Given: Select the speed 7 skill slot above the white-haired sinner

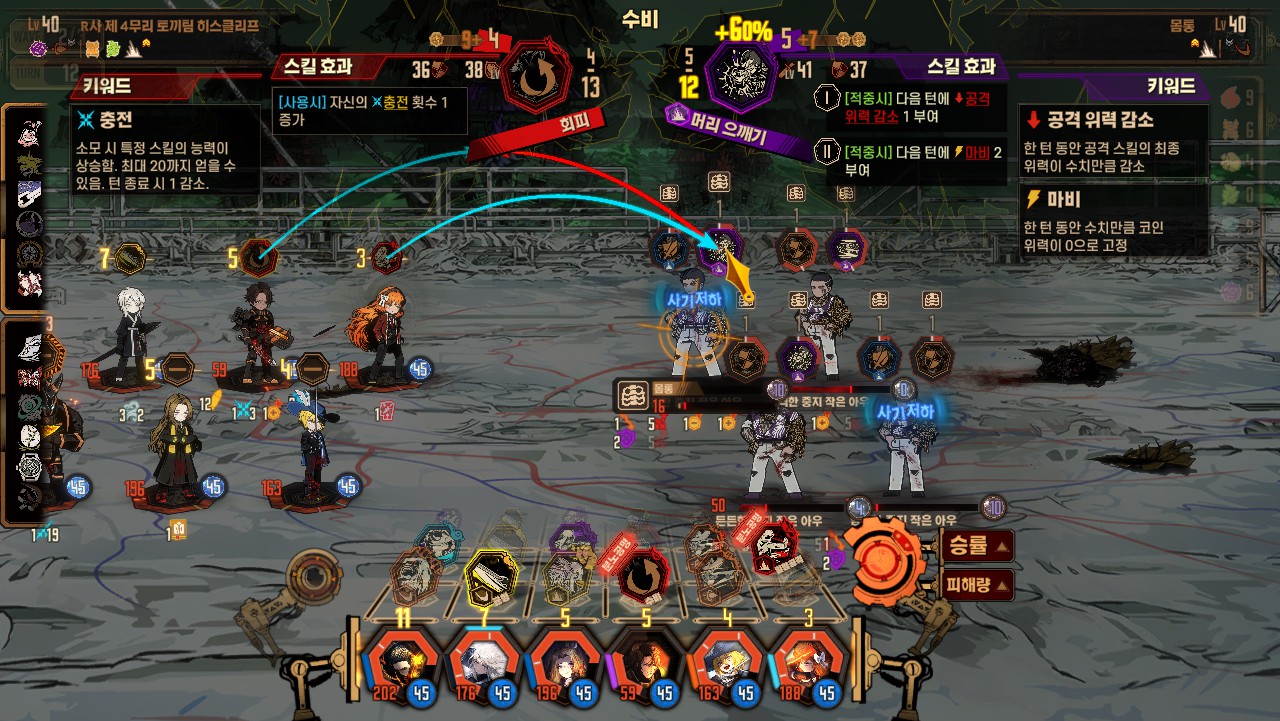Looking at the screenshot, I should (131, 259).
